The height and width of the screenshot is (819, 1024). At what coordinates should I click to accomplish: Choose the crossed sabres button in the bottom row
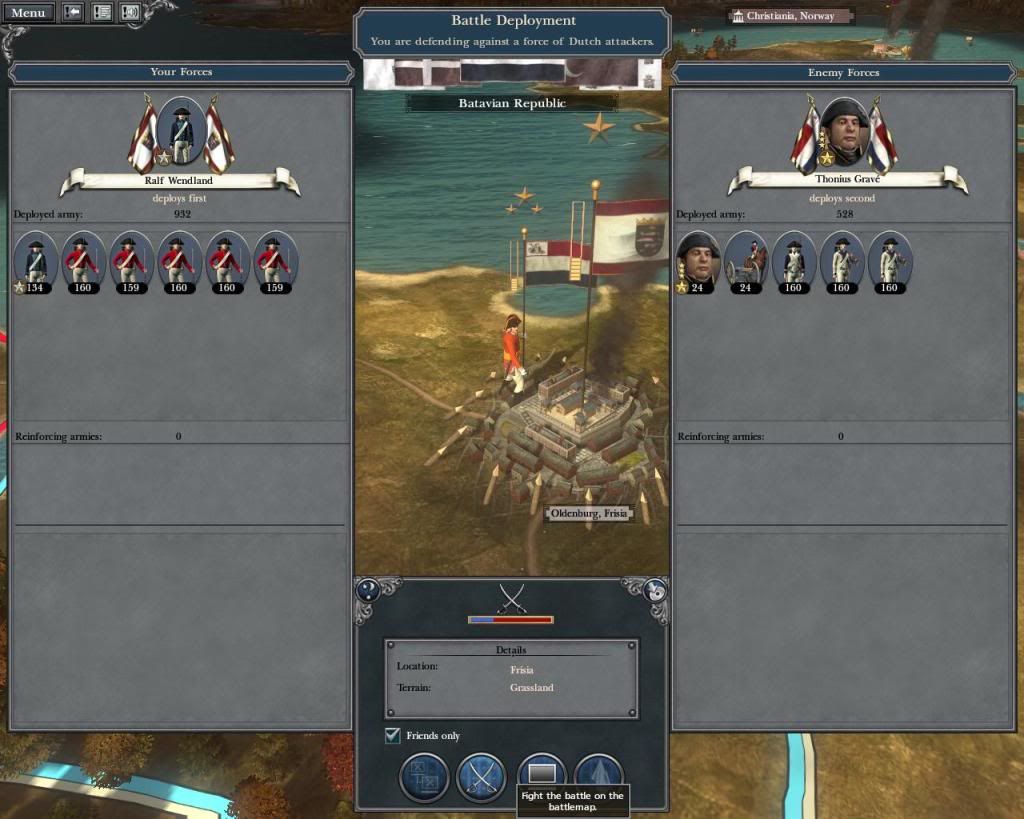coord(481,778)
